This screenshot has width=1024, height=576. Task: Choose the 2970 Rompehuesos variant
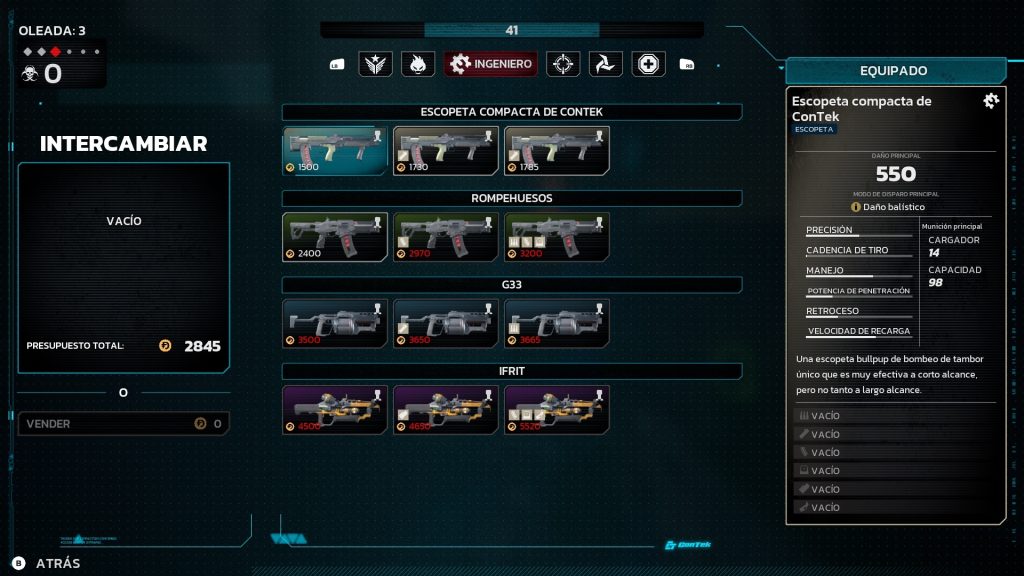446,237
